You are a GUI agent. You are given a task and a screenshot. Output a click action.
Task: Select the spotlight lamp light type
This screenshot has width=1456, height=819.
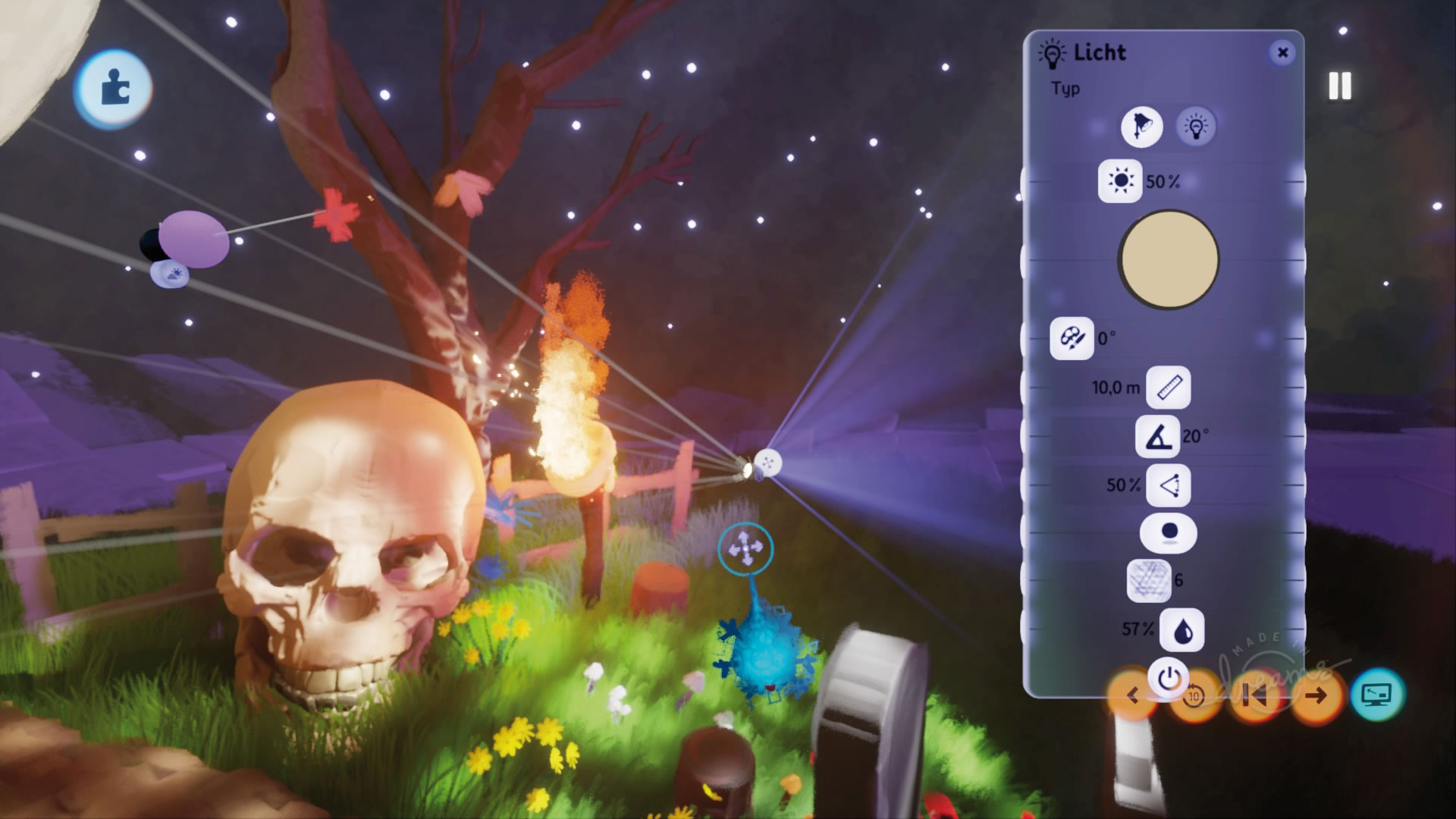(1141, 126)
